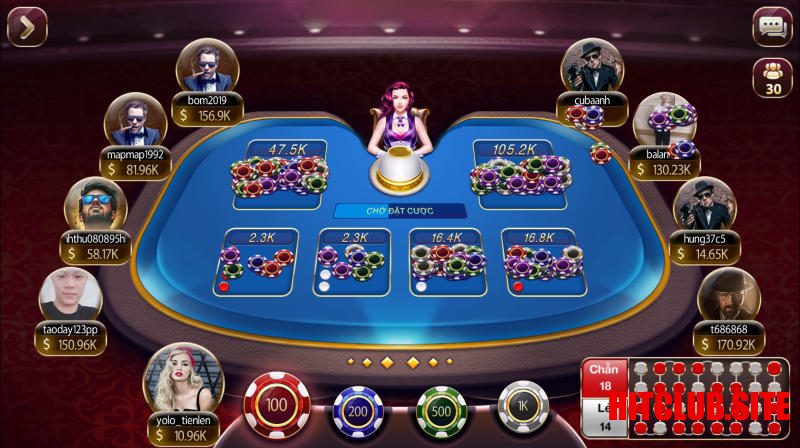View player mapmap1992's profile
Viewport: 800px width, 448px height.
point(135,122)
